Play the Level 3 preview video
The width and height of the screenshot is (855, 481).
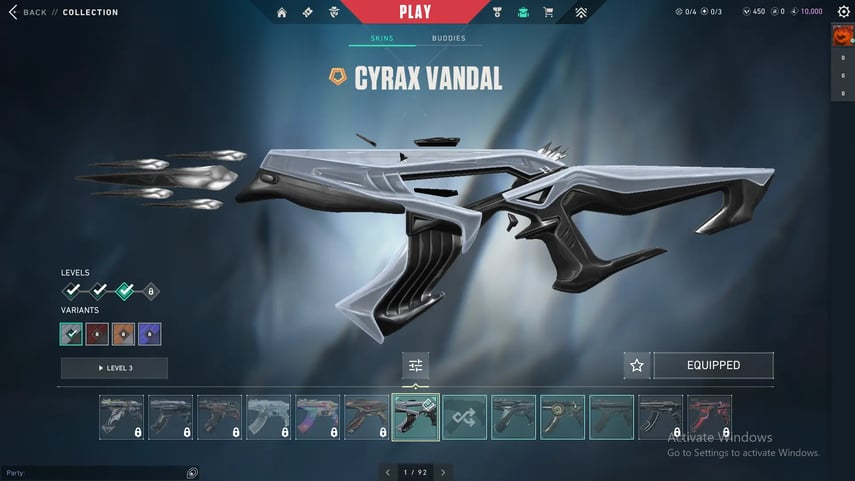[x=114, y=368]
